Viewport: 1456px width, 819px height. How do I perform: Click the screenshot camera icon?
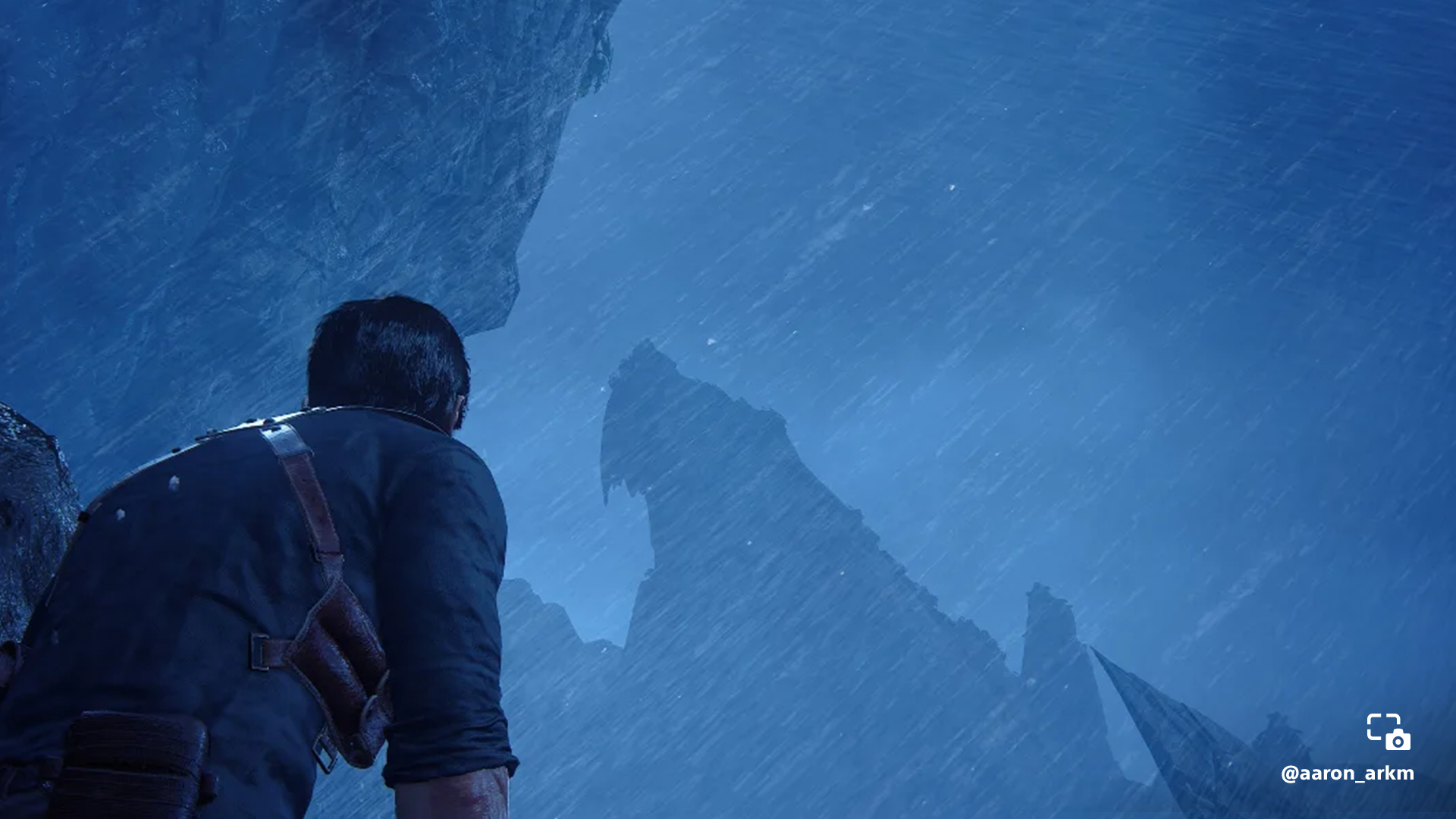click(1389, 732)
